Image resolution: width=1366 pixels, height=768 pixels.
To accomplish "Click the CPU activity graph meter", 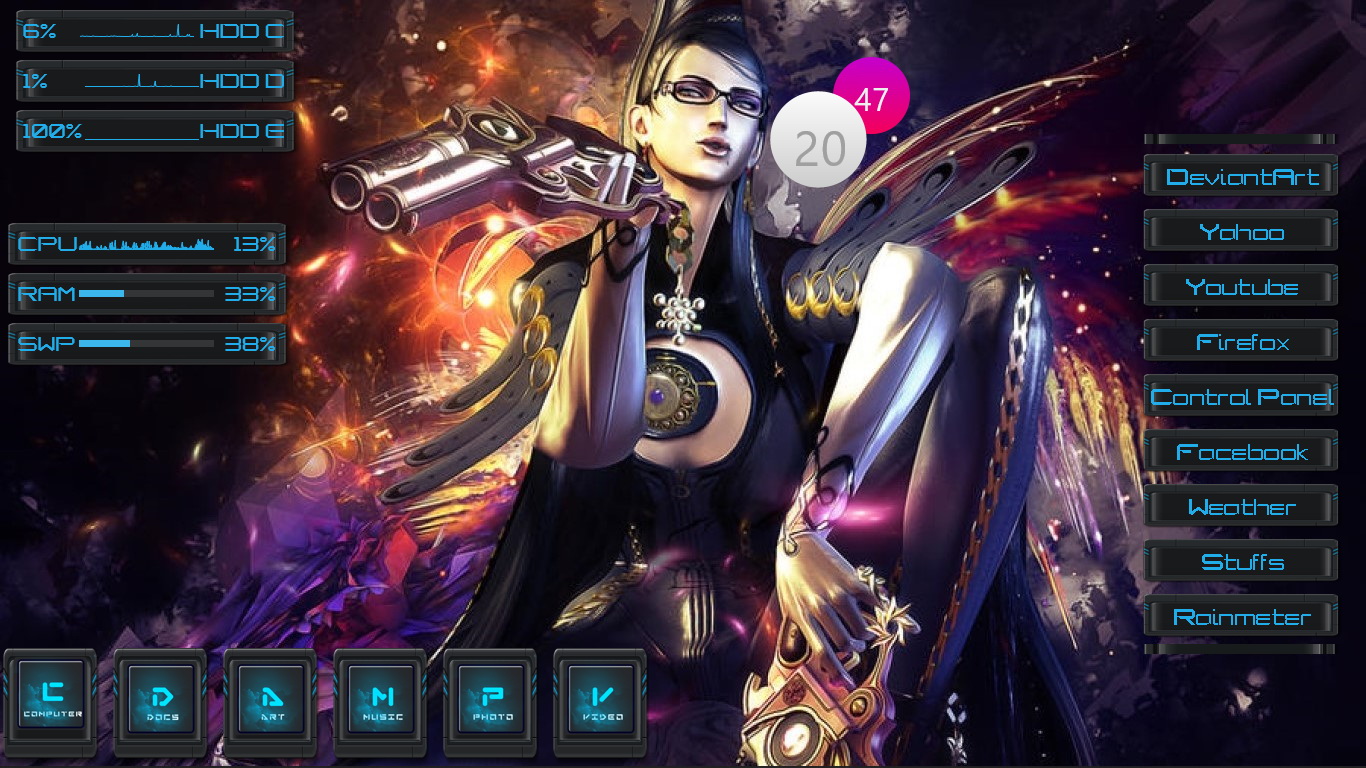I will point(147,243).
